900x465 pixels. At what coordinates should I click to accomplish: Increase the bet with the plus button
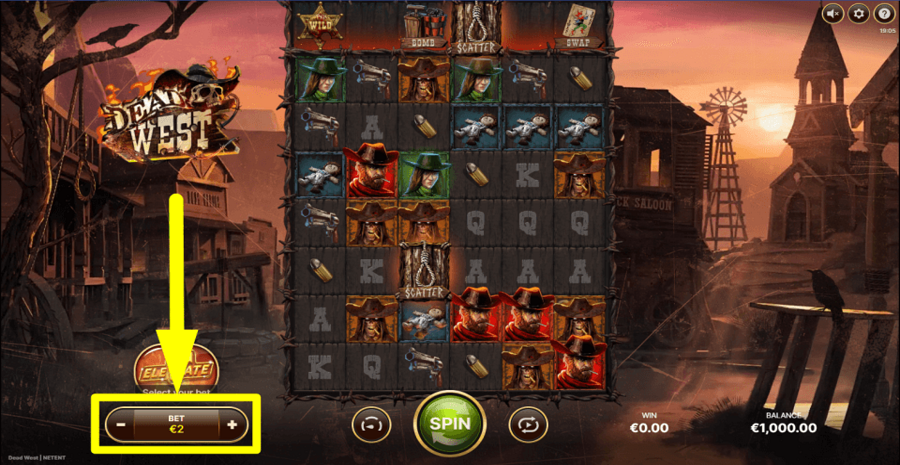pyautogui.click(x=232, y=425)
